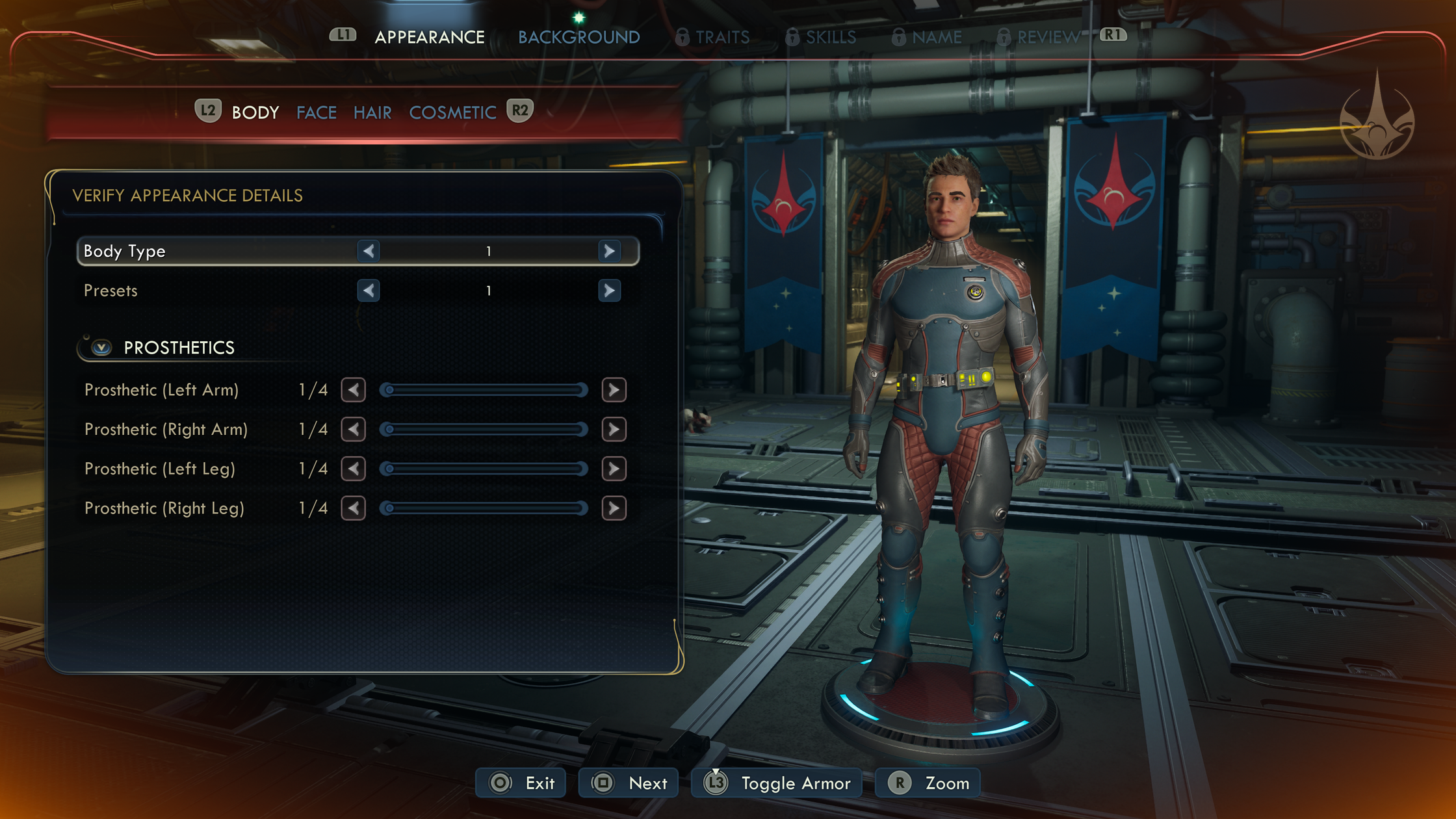The width and height of the screenshot is (1456, 819).
Task: Exit character creation
Action: click(521, 783)
